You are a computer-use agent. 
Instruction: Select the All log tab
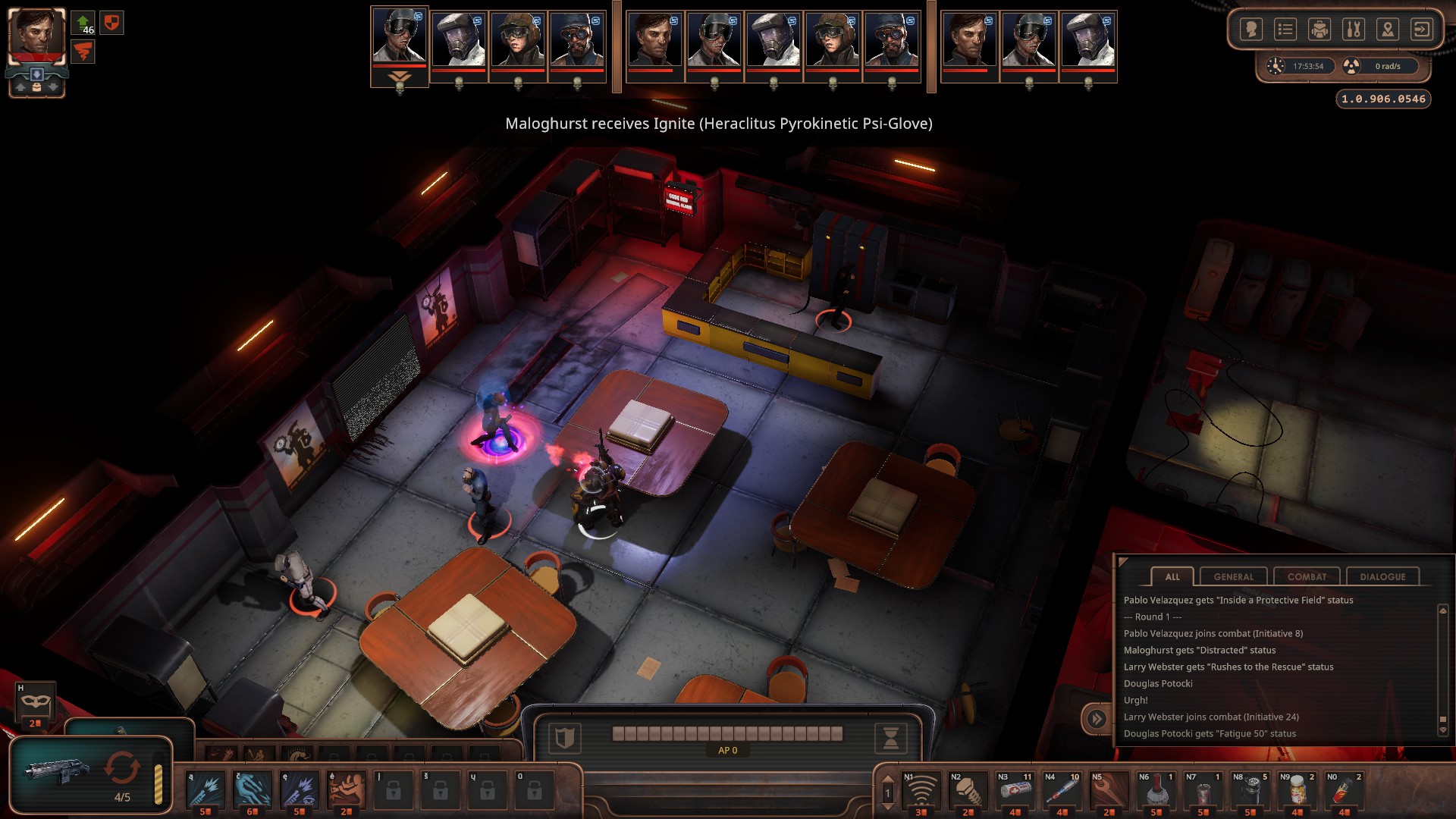1172,576
